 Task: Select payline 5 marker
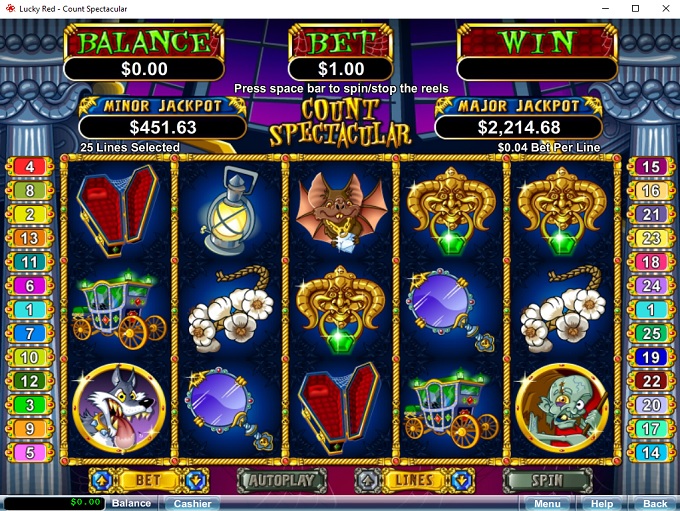click(x=29, y=452)
